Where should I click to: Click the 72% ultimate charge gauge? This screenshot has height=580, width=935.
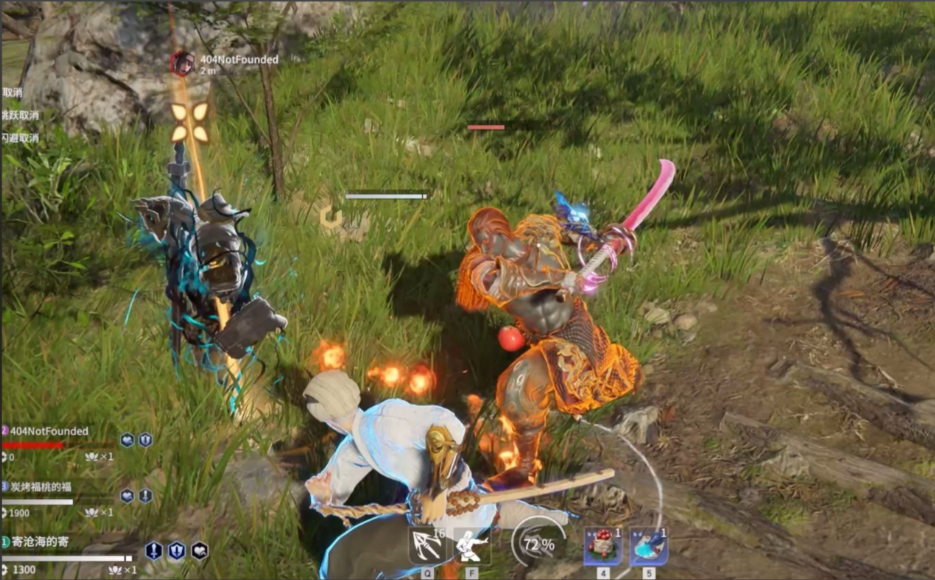(x=538, y=545)
